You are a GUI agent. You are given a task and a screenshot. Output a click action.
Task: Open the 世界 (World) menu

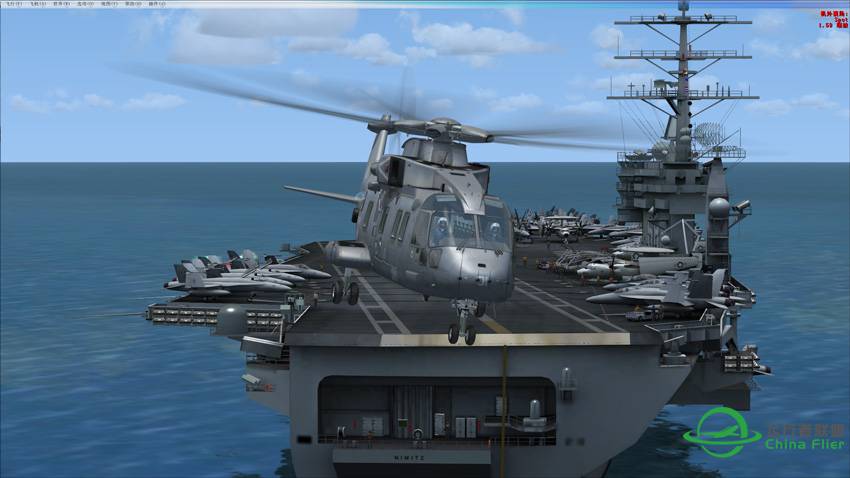pyautogui.click(x=59, y=4)
